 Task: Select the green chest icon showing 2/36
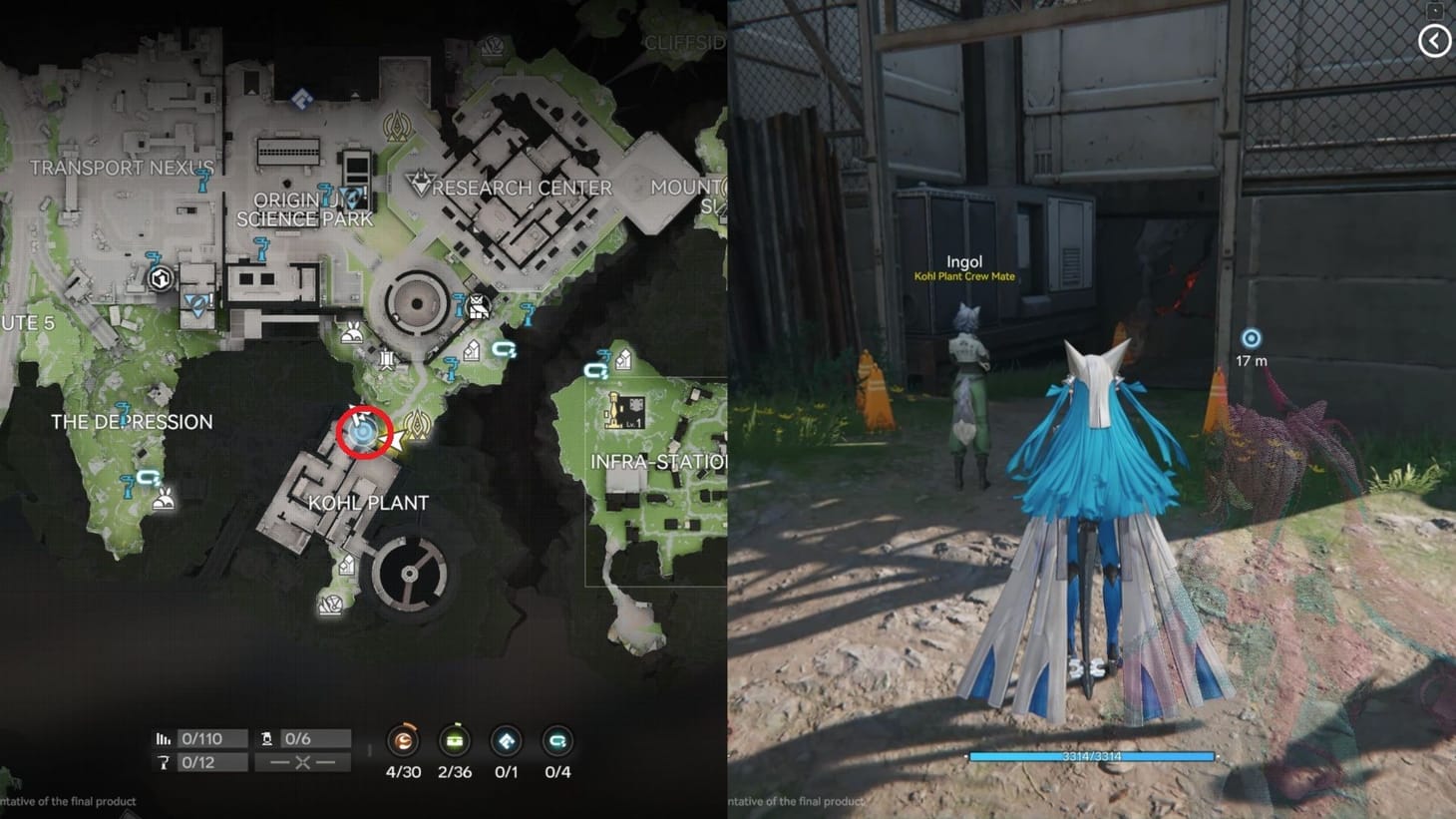454,742
